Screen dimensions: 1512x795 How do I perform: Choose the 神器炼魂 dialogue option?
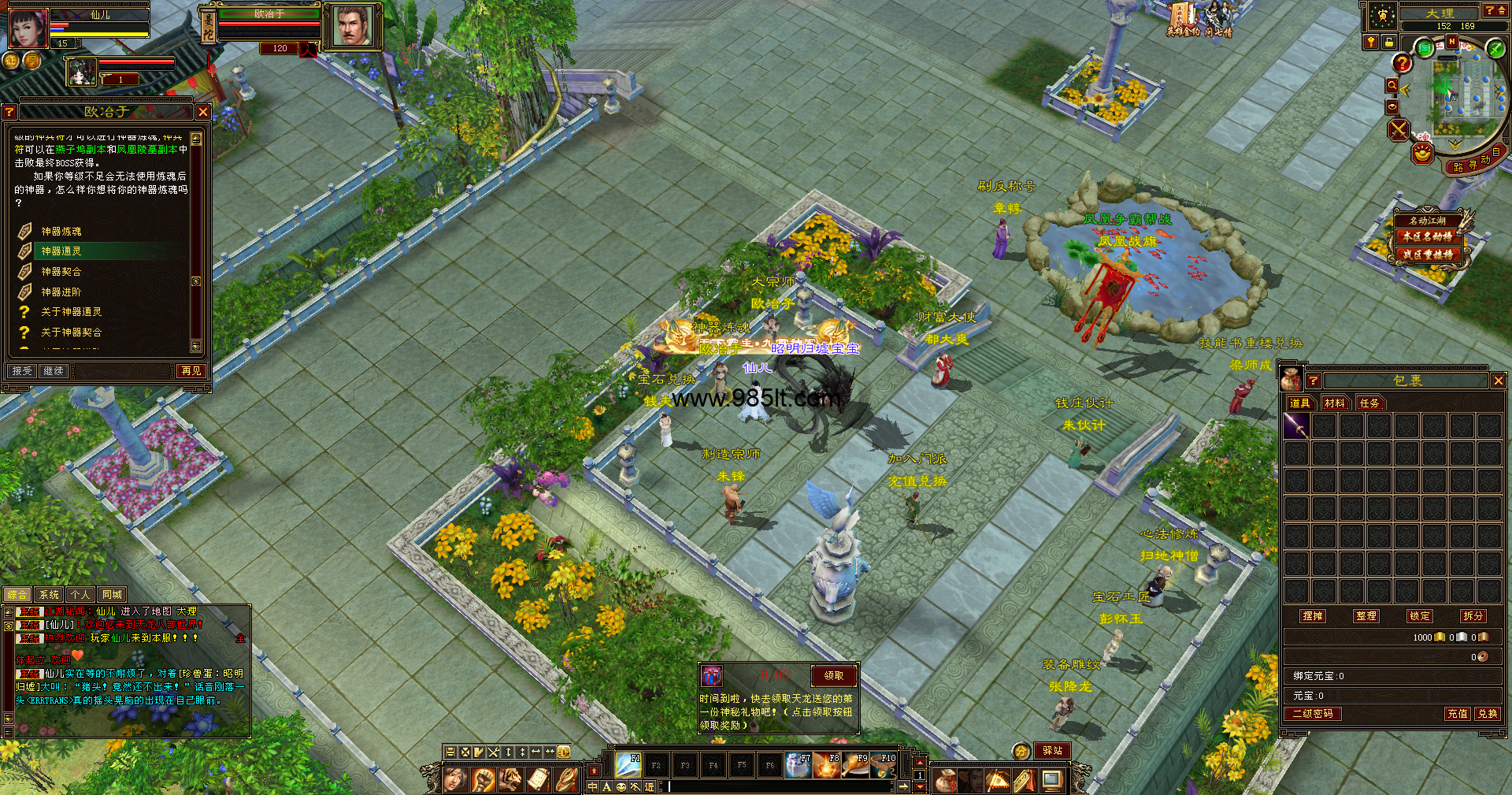61,231
